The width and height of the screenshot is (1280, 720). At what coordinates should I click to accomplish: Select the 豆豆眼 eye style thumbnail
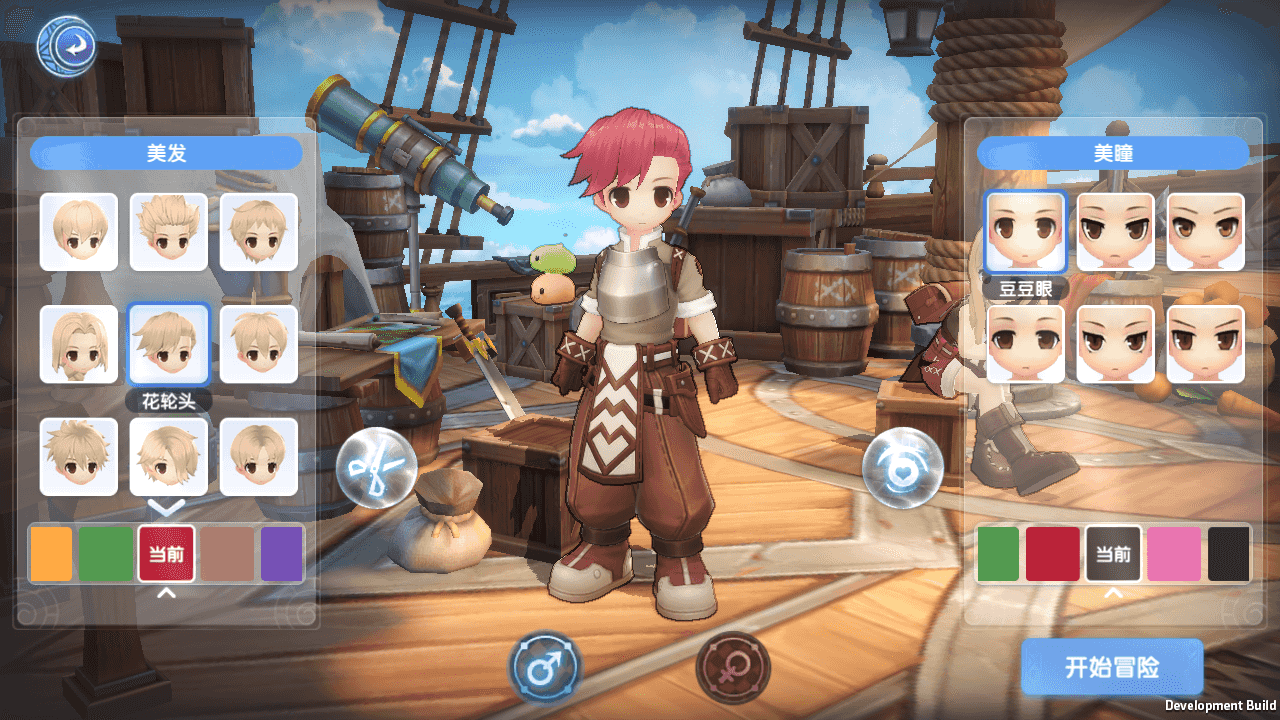tap(1025, 232)
